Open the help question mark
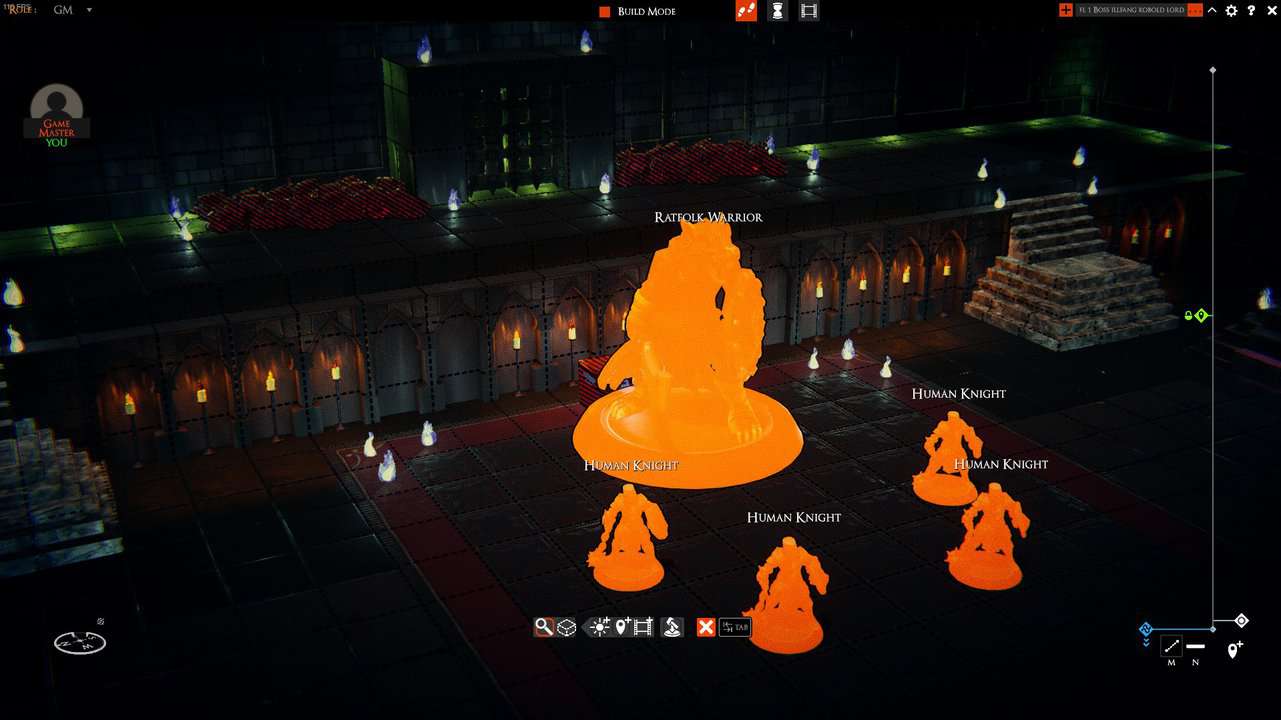The width and height of the screenshot is (1281, 720). 1252,10
